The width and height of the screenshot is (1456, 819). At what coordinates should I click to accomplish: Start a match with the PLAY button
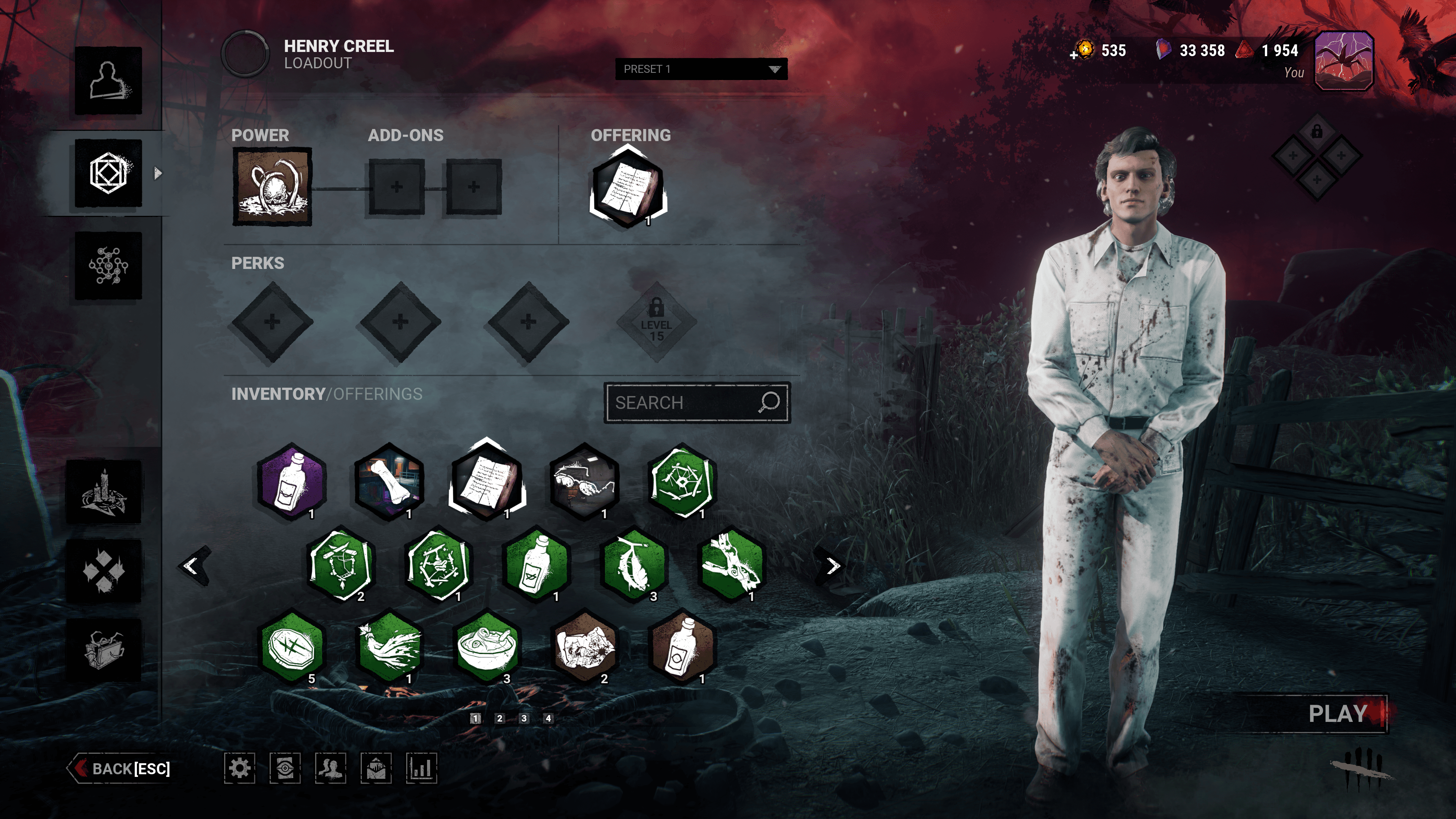[1337, 714]
